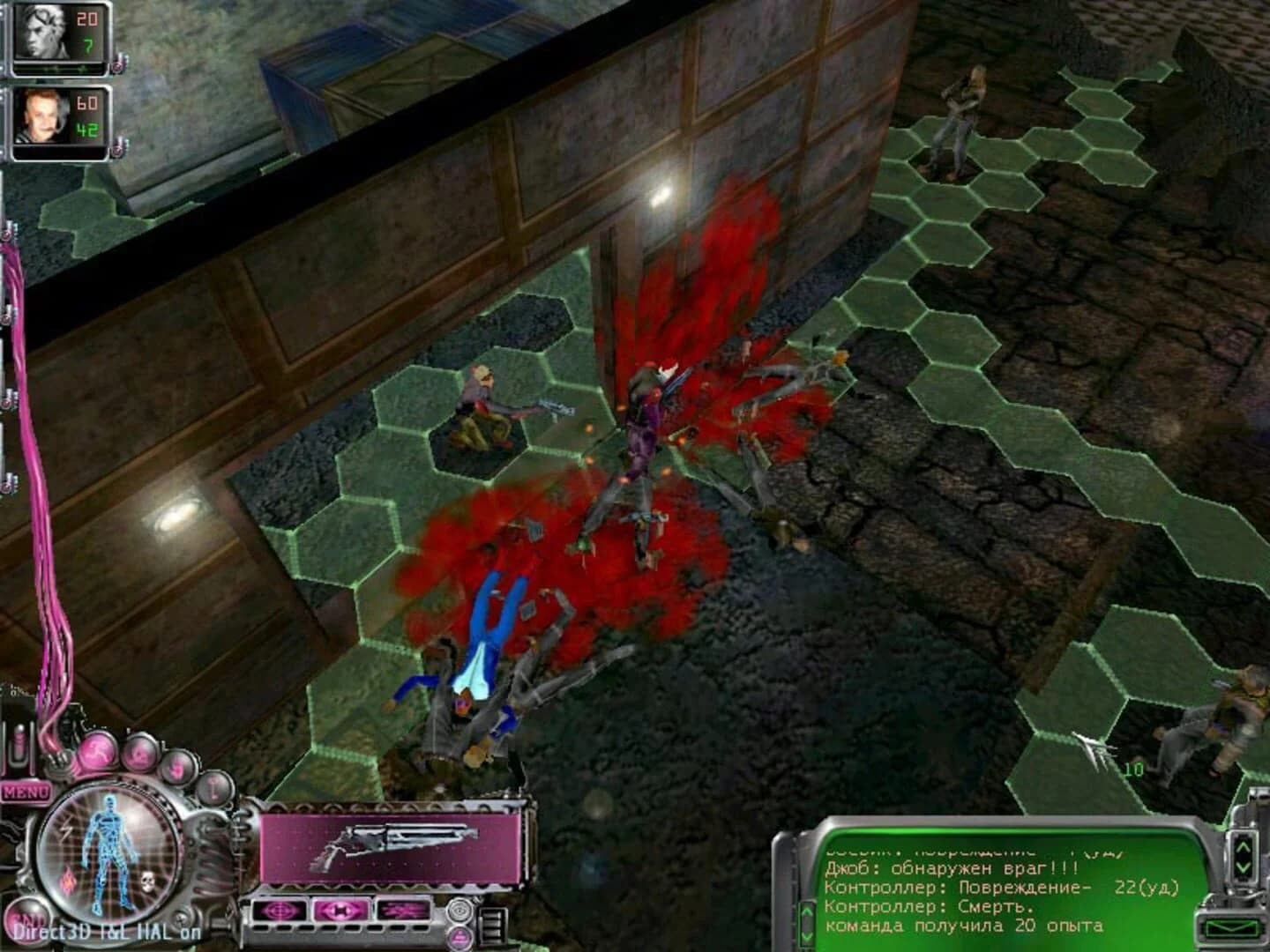This screenshot has width=1270, height=952.
Task: Toggle the lightning indicator on the body scanner
Action: (66, 831)
